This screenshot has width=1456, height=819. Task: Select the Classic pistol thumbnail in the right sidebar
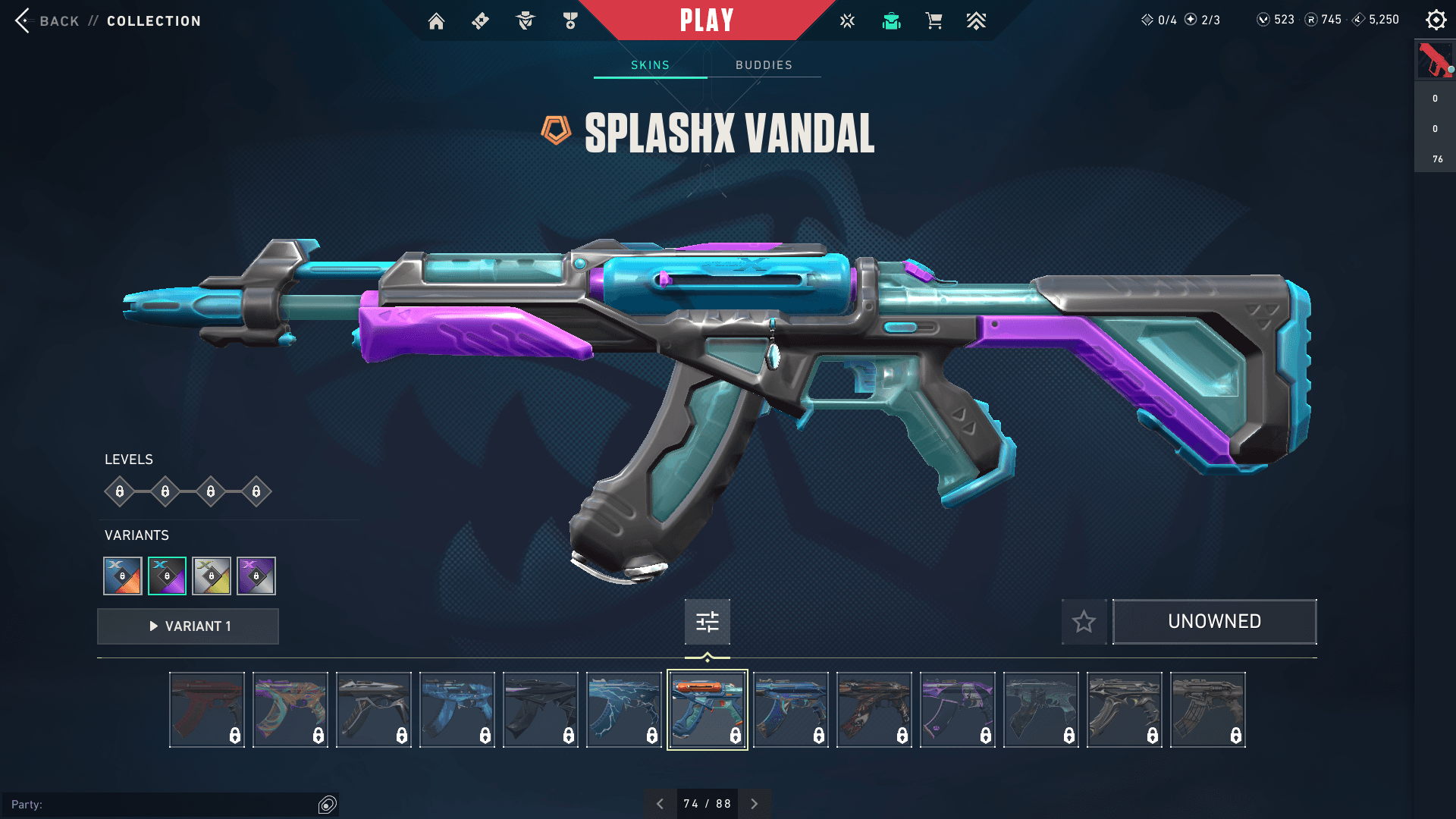(x=1436, y=60)
